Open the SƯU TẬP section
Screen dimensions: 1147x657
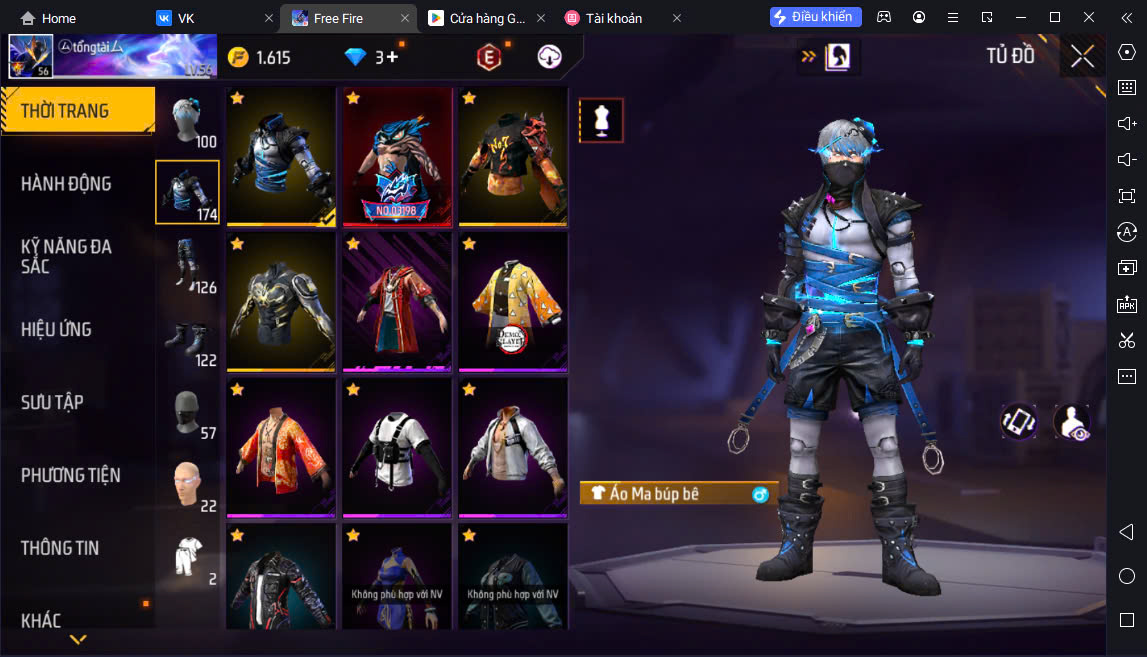click(52, 402)
